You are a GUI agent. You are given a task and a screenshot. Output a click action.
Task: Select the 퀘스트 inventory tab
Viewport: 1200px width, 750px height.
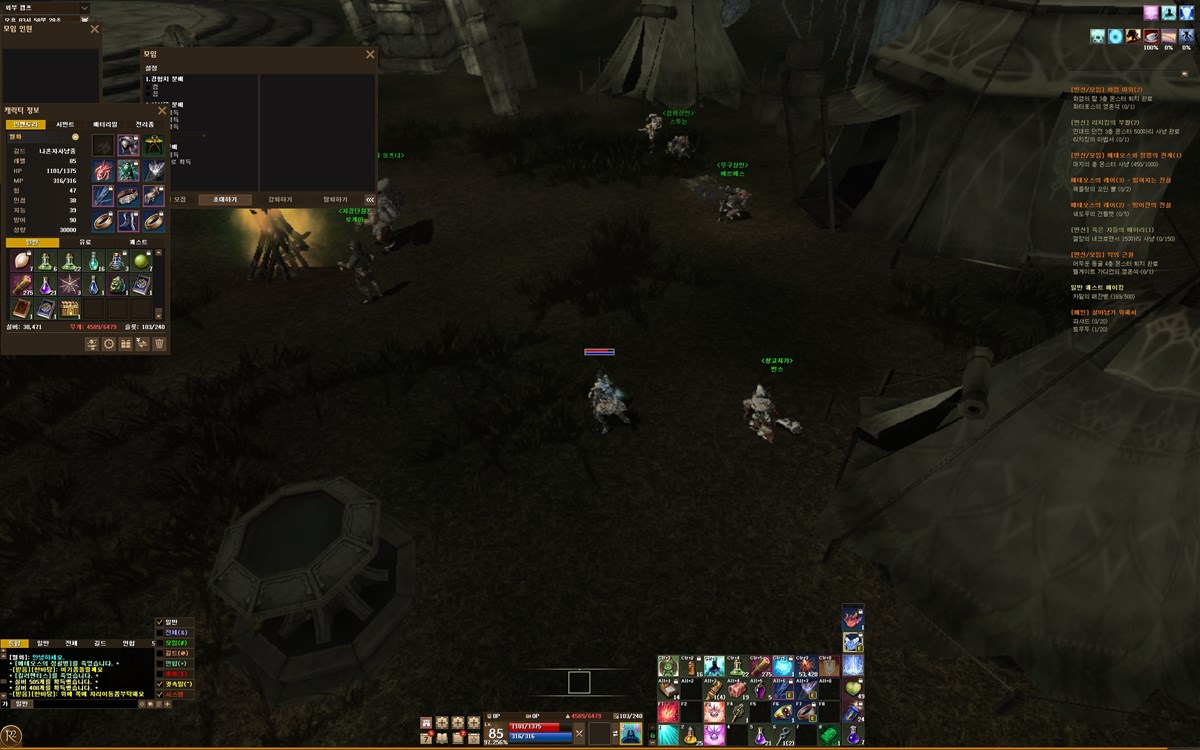(138, 242)
